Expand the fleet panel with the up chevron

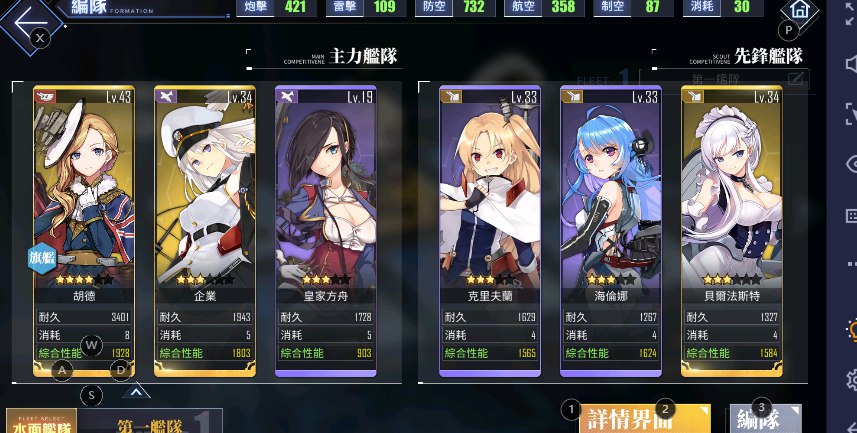(x=138, y=392)
